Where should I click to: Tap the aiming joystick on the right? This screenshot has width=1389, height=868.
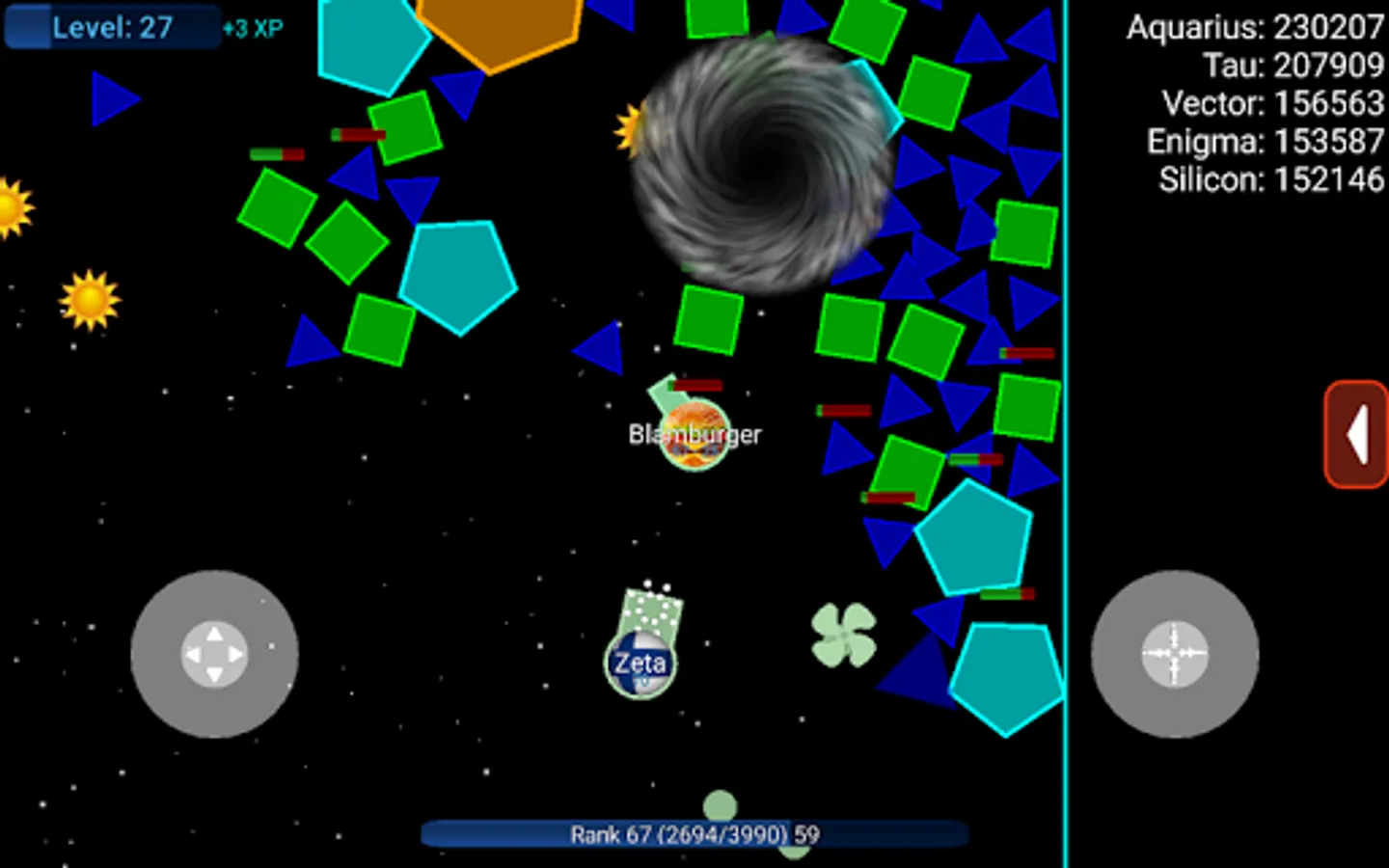(1175, 654)
